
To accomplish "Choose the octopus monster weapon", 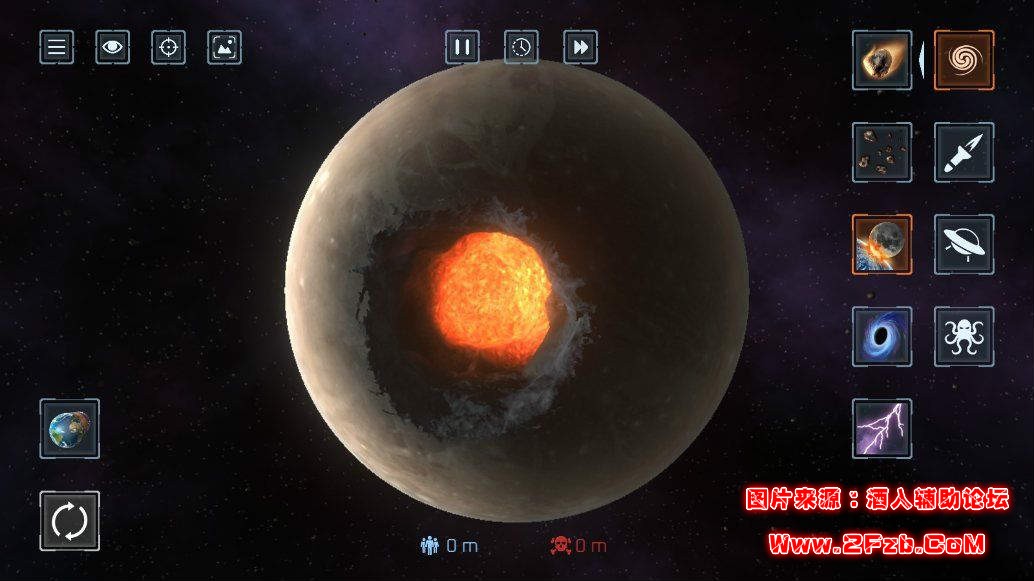I will 964,336.
